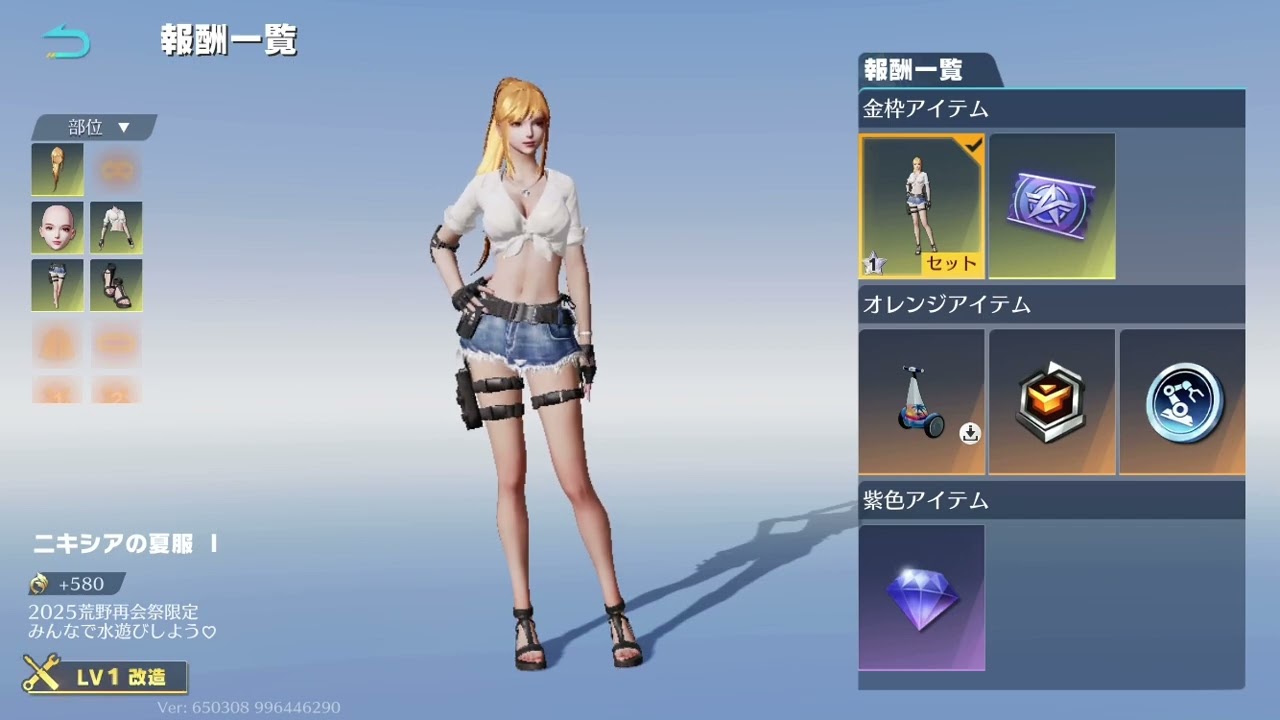Choose the white tied shirt slot
Viewport: 1280px width, 720px height.
point(116,227)
